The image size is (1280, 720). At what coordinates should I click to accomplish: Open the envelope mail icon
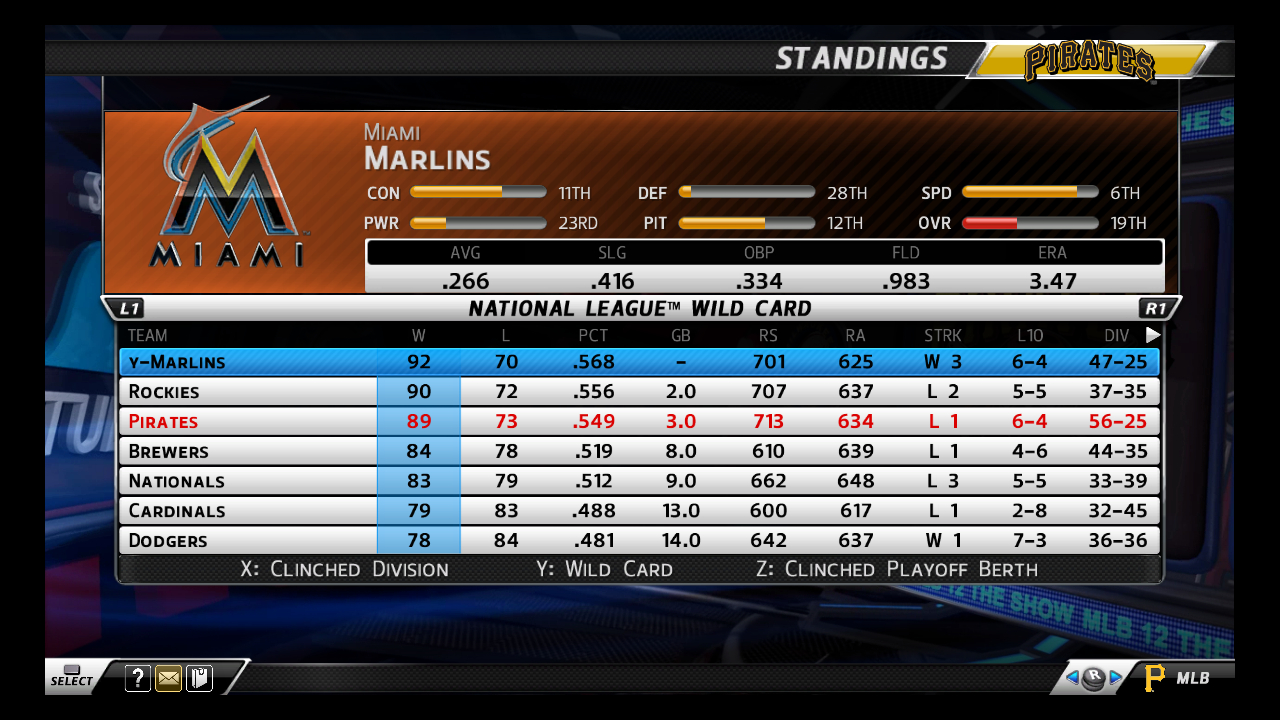point(169,679)
